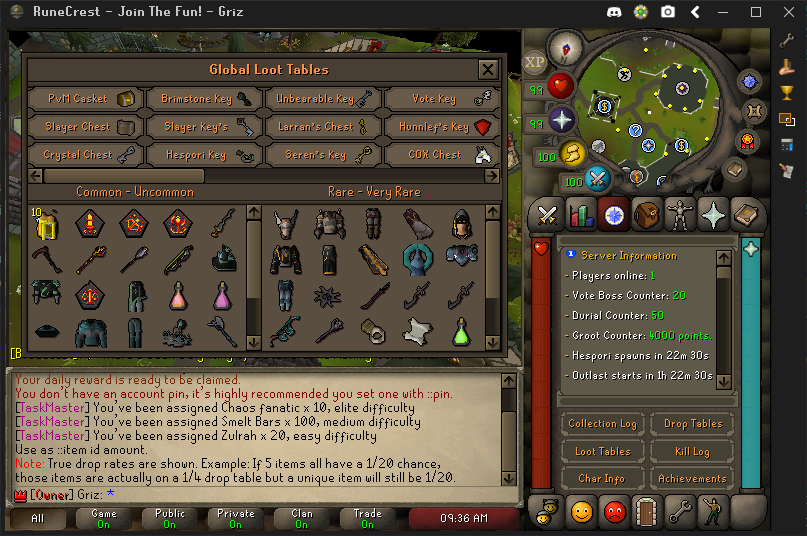Toggle the Public chat filter
The image size is (807, 536).
point(170,518)
